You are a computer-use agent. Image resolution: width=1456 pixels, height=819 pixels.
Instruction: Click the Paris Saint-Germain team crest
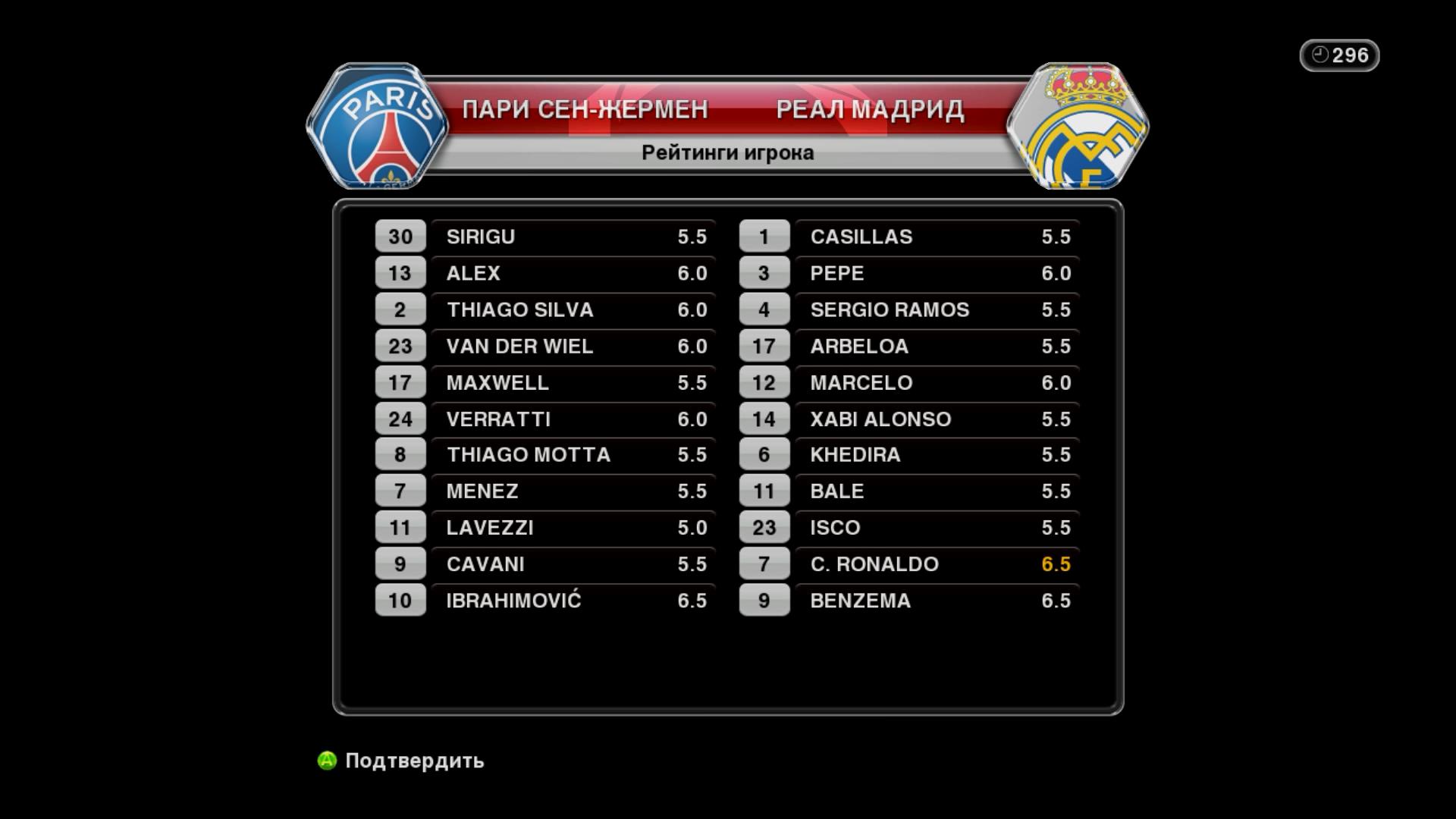coord(378,127)
